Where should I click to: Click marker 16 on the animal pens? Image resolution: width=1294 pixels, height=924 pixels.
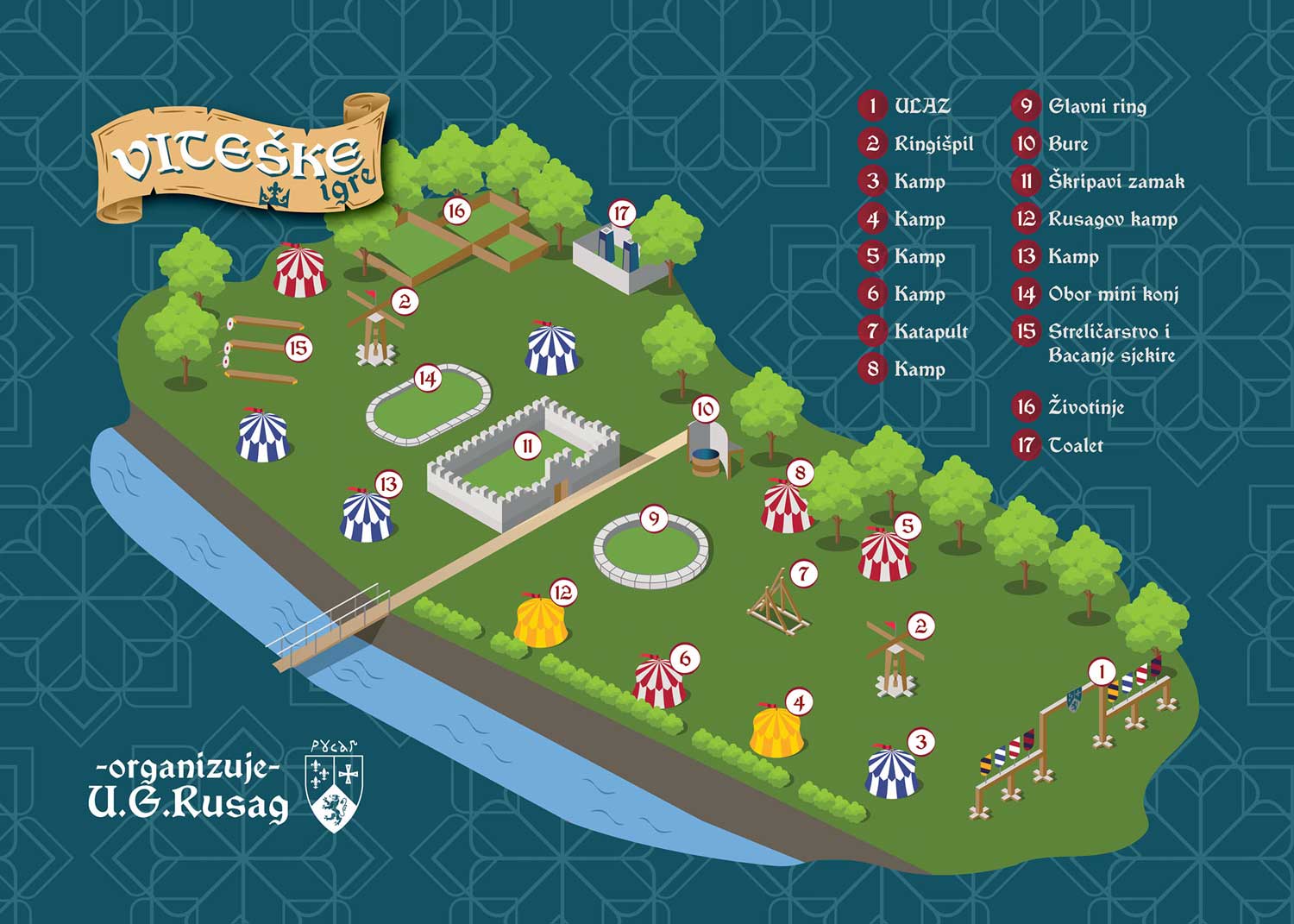pos(456,211)
